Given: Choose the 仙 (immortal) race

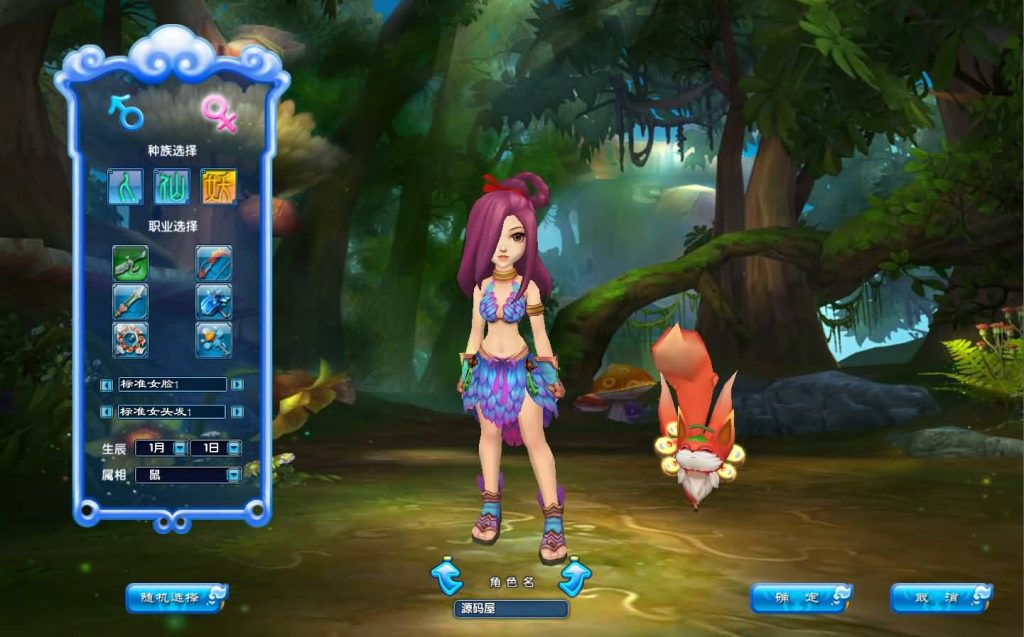Looking at the screenshot, I should (x=172, y=186).
